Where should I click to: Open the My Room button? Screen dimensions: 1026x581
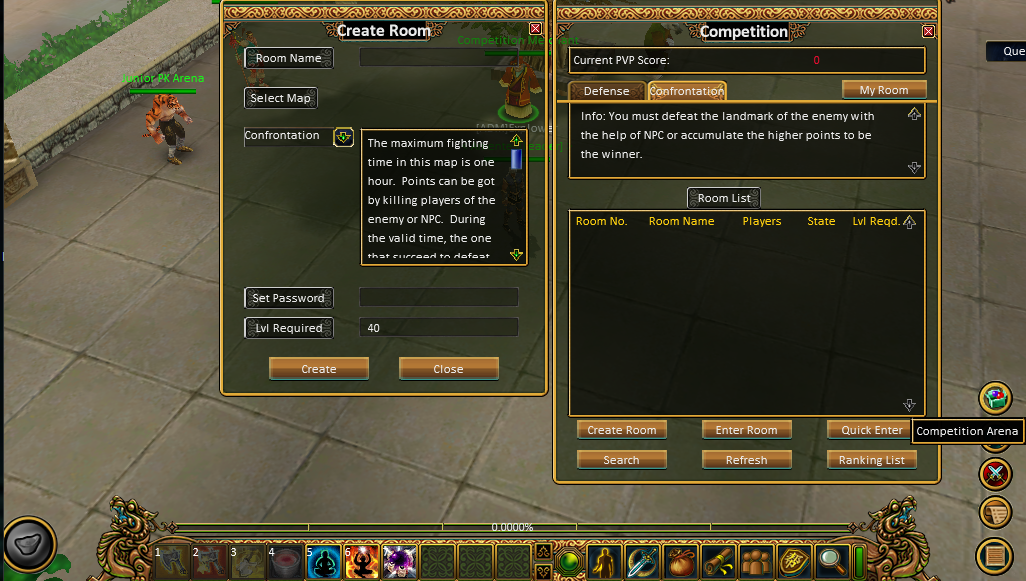pyautogui.click(x=884, y=90)
